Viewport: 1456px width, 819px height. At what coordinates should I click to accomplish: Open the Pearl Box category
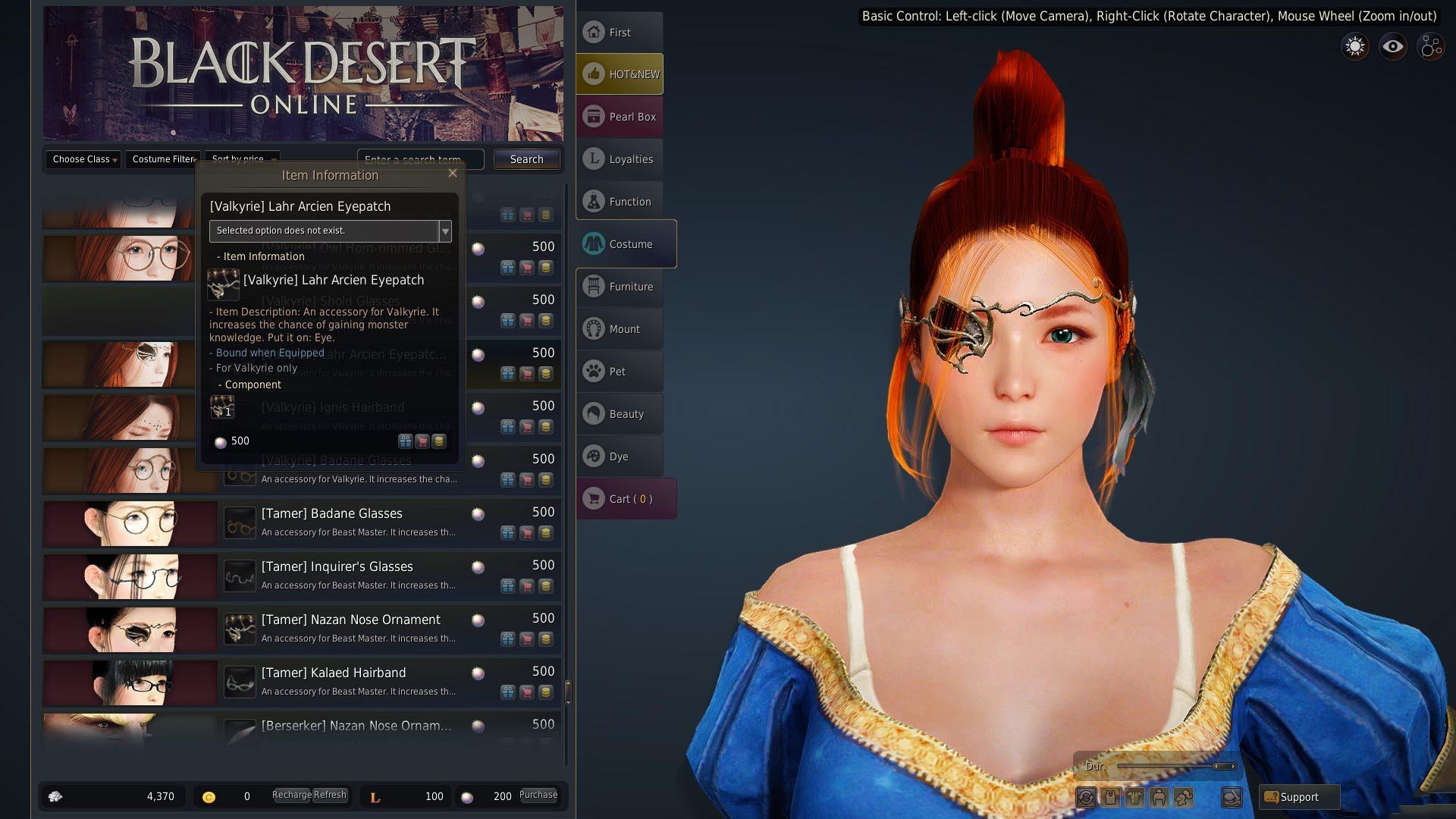pos(620,117)
